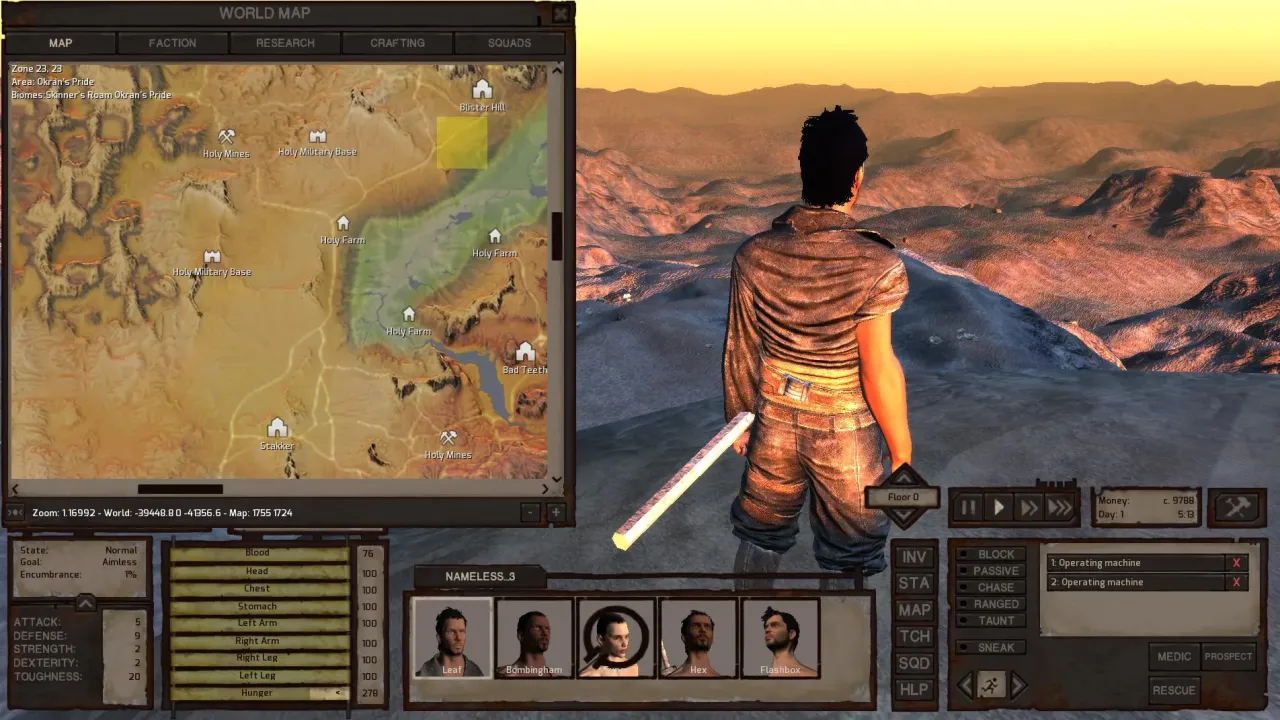Click the Hunger level bar
The width and height of the screenshot is (1280, 720).
pos(258,692)
